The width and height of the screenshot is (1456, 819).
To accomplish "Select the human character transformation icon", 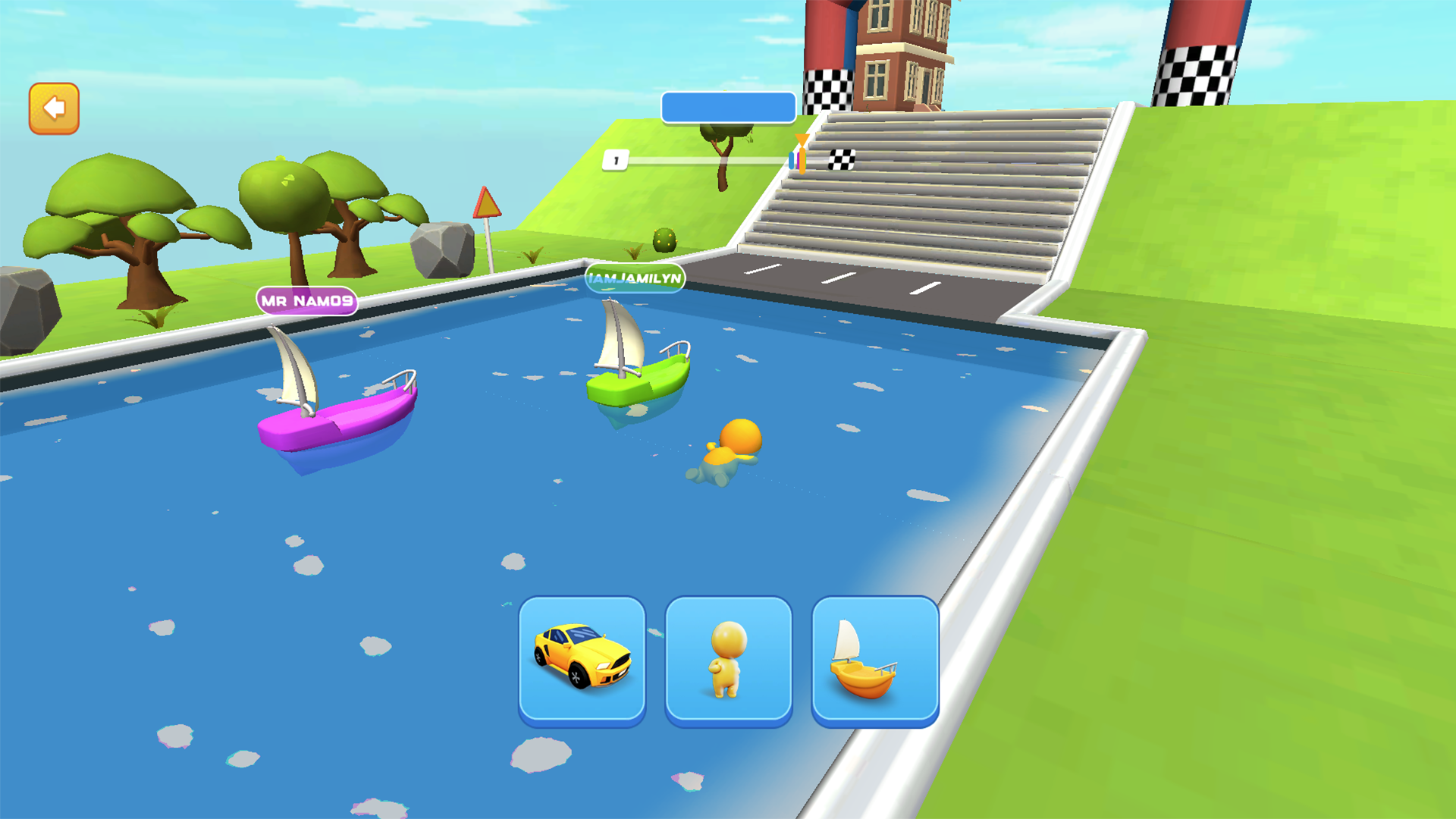I will click(729, 660).
